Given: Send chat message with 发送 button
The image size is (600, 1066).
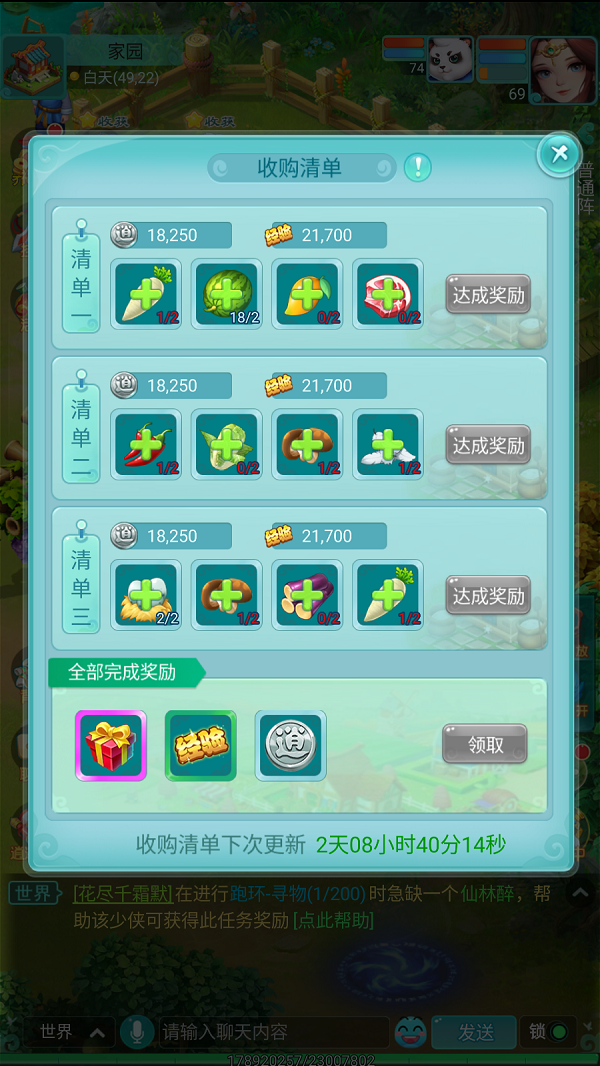Looking at the screenshot, I should pos(476,1032).
